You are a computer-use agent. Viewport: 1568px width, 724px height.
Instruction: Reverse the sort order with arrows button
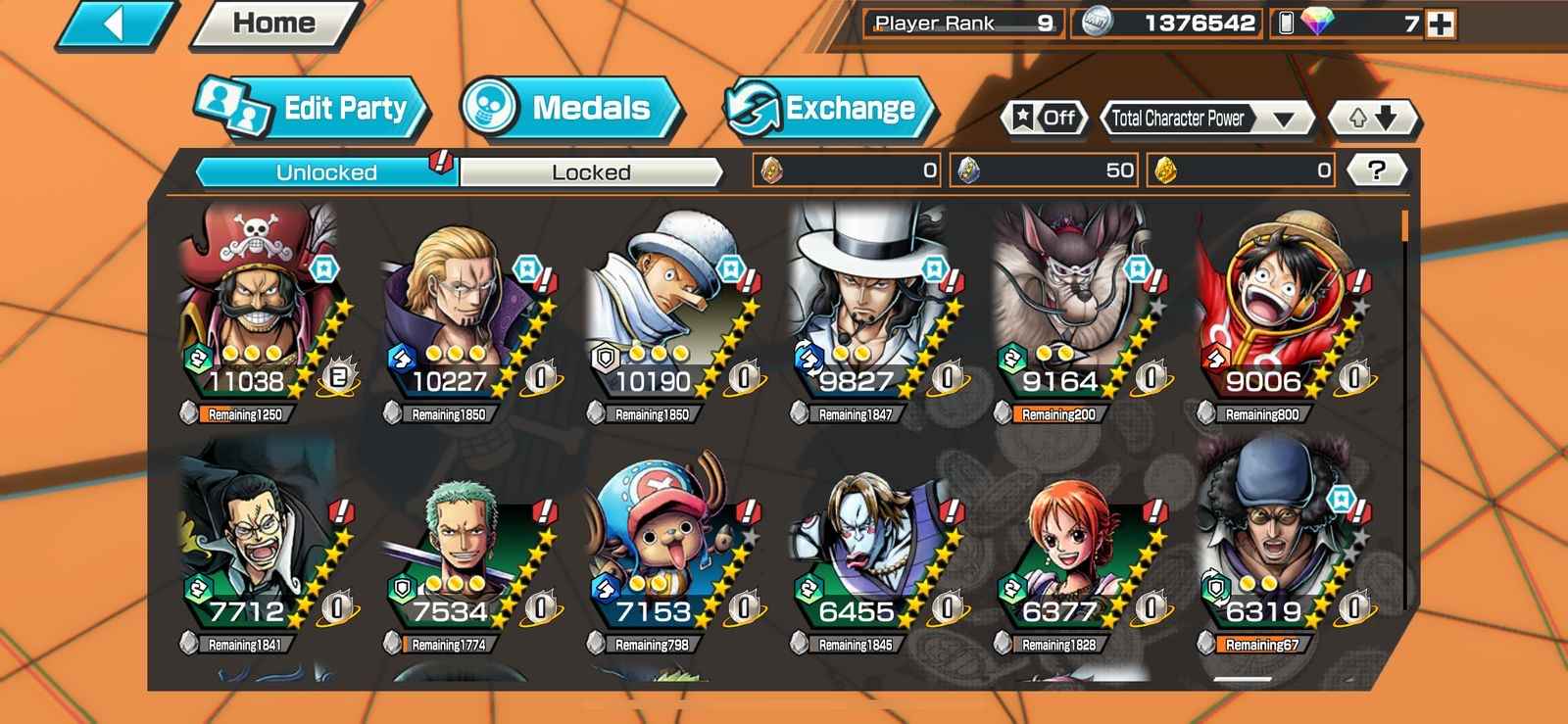click(1372, 119)
